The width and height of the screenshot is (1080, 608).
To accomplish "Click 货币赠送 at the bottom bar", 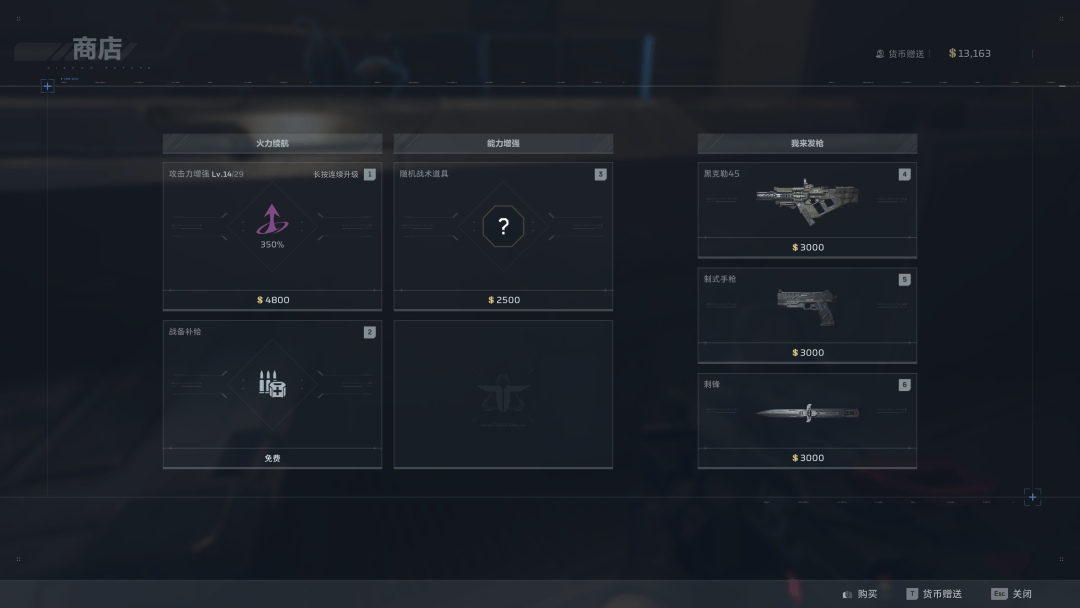I will [x=935, y=594].
